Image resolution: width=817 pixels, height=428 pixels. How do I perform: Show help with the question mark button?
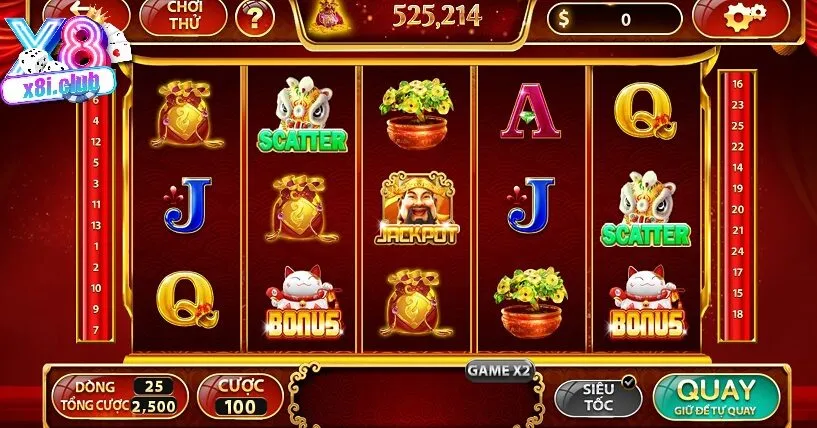256,17
